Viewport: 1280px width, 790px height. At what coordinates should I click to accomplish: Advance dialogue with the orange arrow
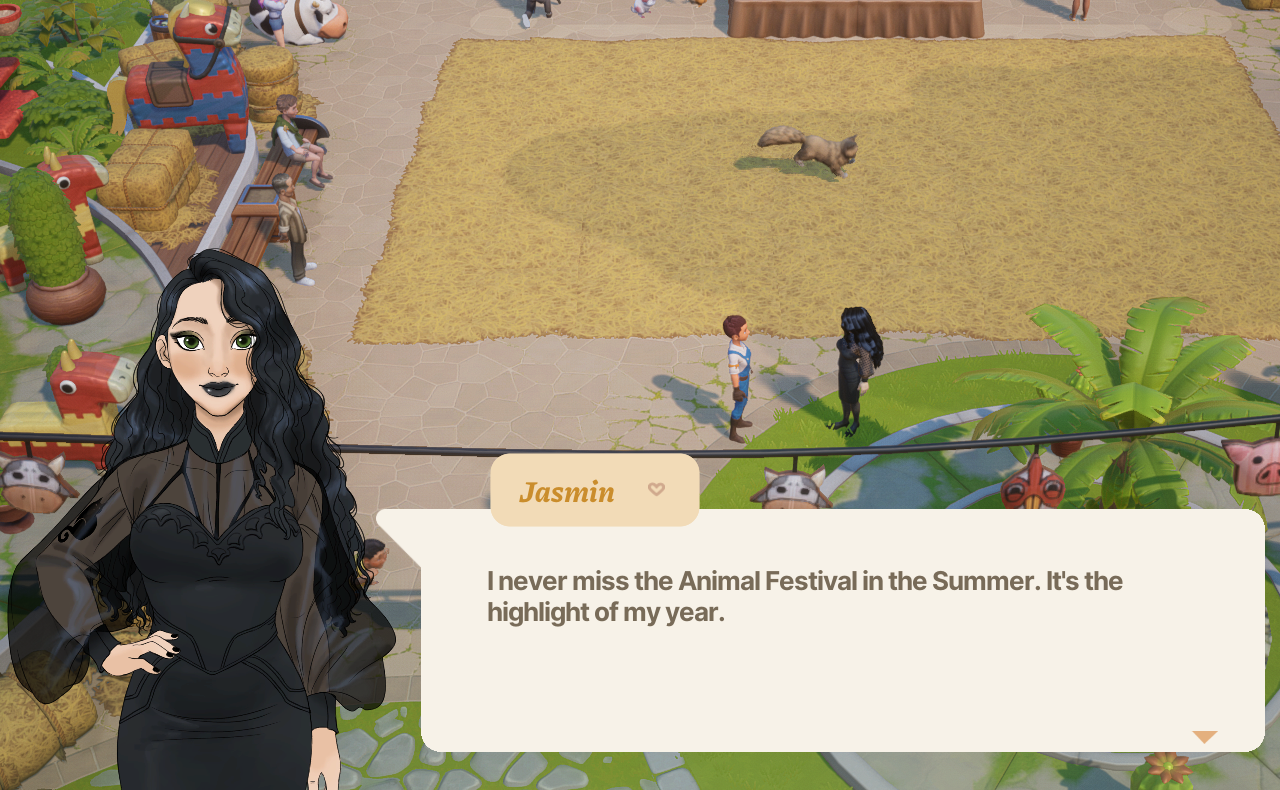pos(1204,737)
